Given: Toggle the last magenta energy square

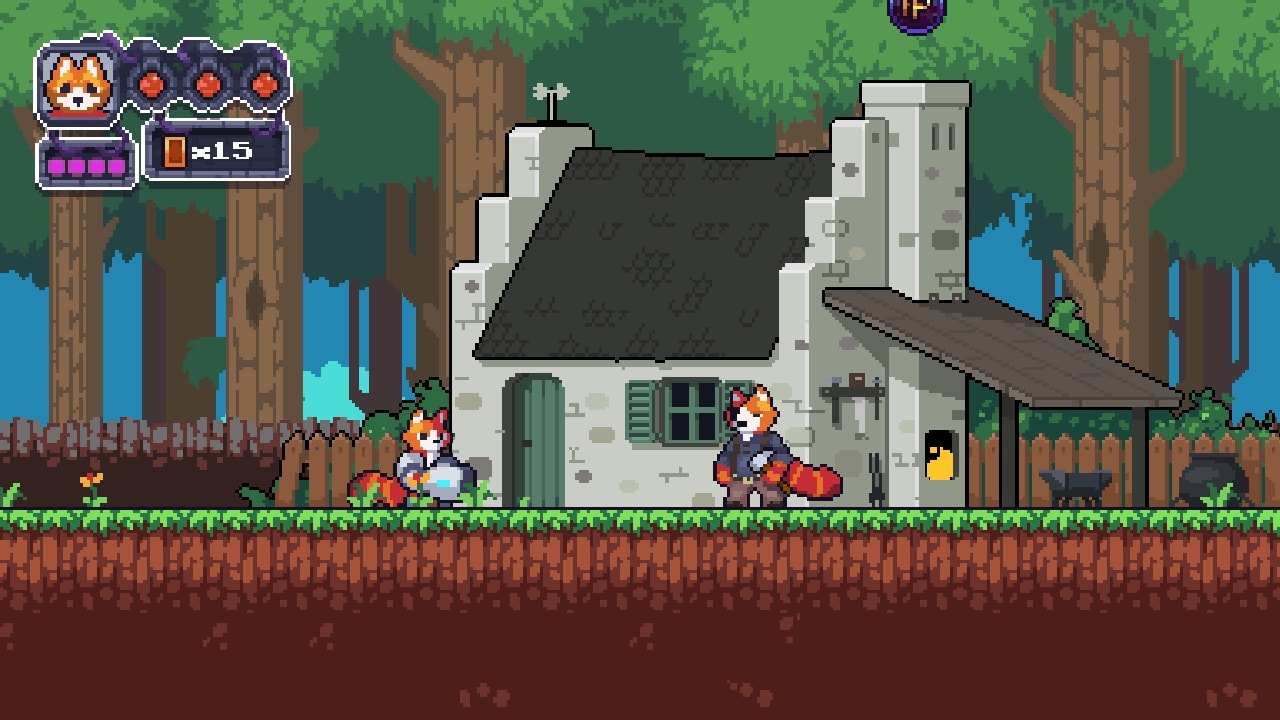Looking at the screenshot, I should [115, 164].
